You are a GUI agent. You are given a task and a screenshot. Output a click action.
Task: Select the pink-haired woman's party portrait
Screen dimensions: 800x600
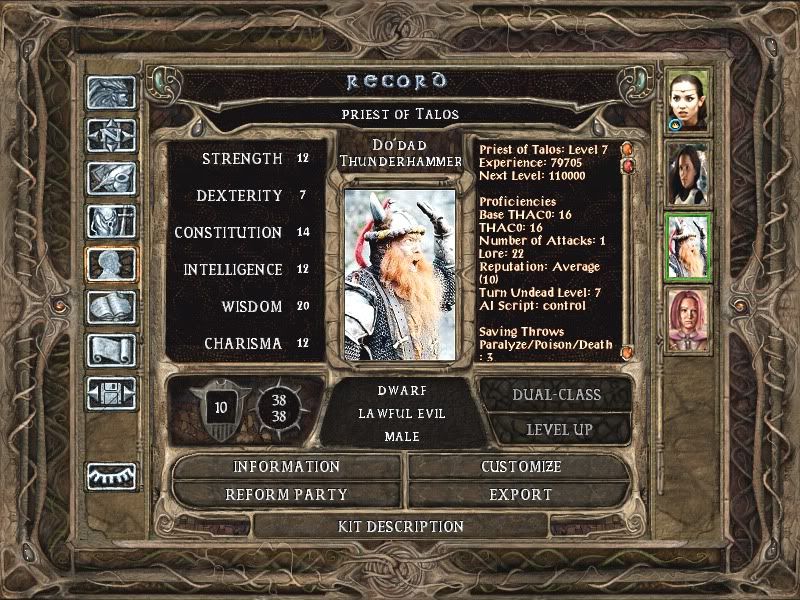(x=689, y=320)
